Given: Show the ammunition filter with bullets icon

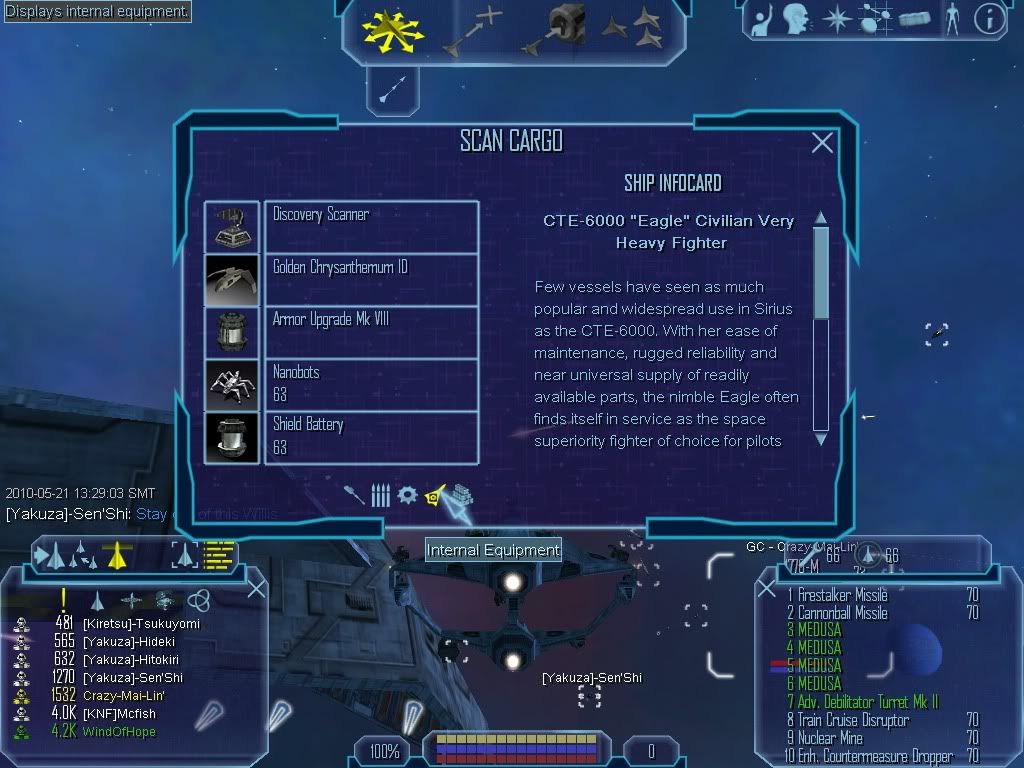Looking at the screenshot, I should click(x=380, y=495).
